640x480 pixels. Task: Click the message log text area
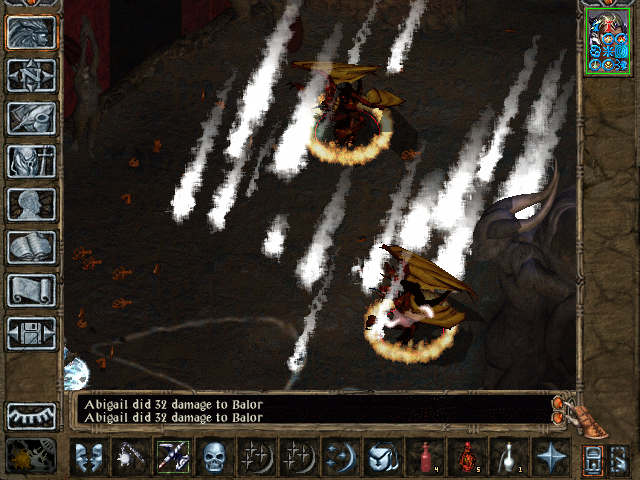point(310,409)
